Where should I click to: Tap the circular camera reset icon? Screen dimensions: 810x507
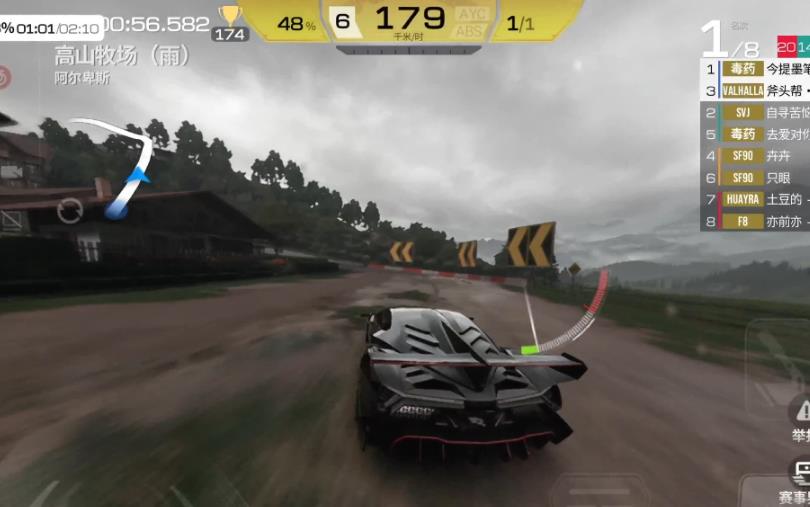(70, 210)
